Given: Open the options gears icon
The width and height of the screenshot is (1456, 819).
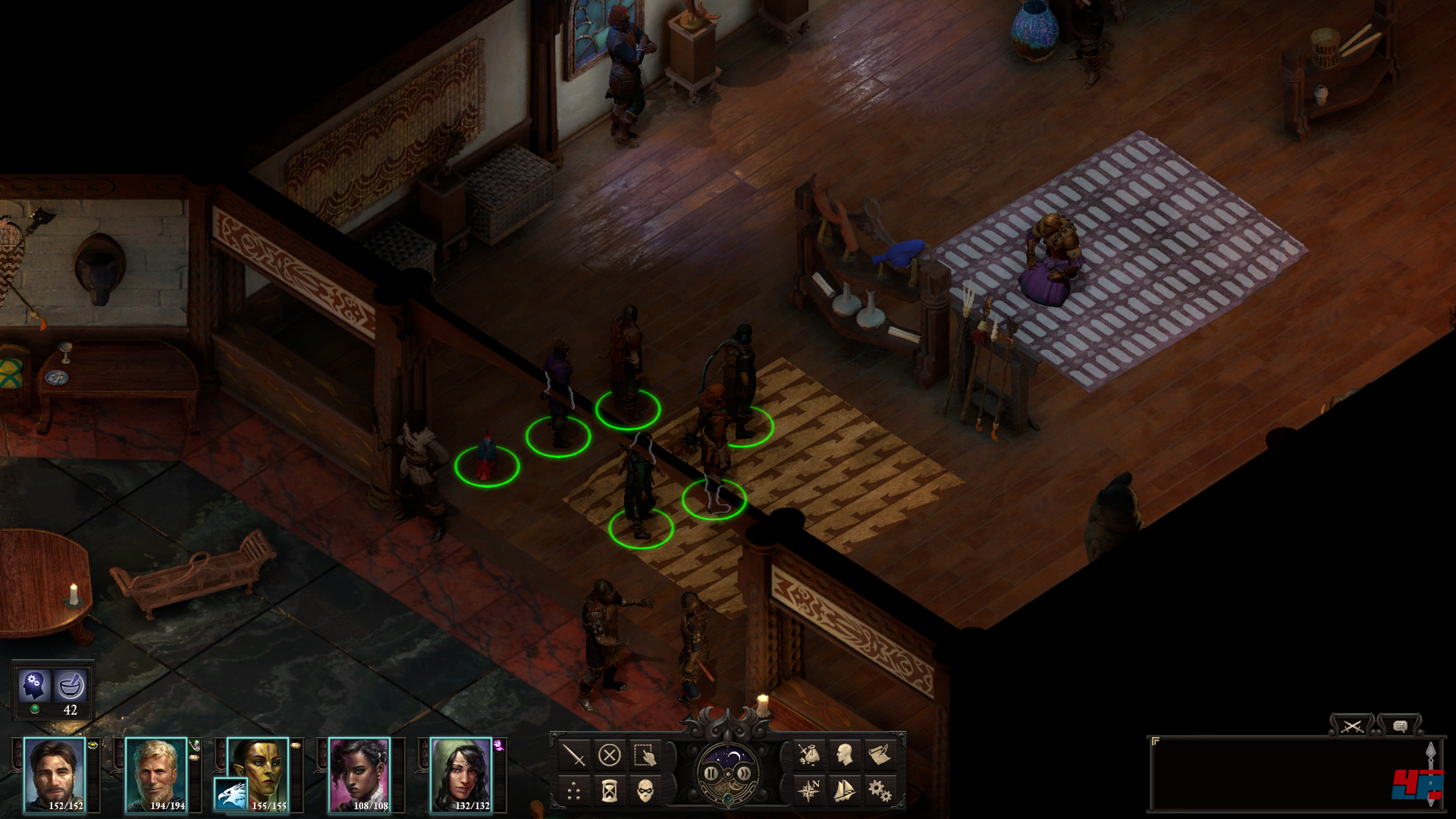Looking at the screenshot, I should tap(880, 791).
